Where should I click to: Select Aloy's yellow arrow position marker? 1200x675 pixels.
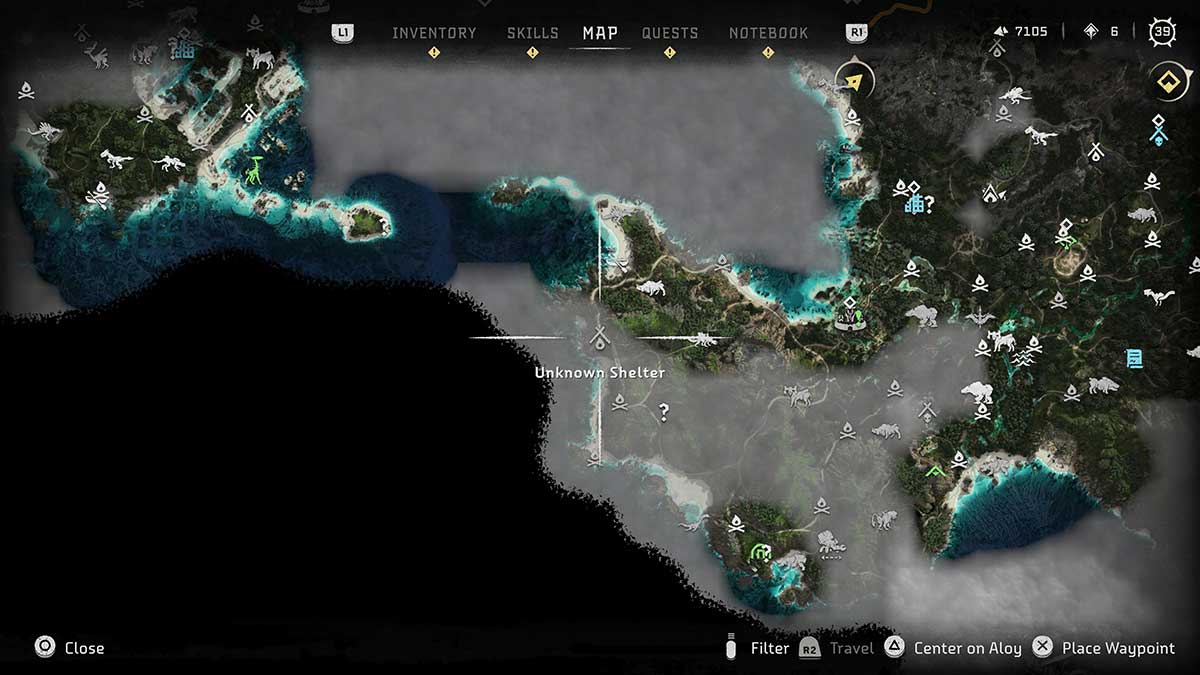click(853, 82)
